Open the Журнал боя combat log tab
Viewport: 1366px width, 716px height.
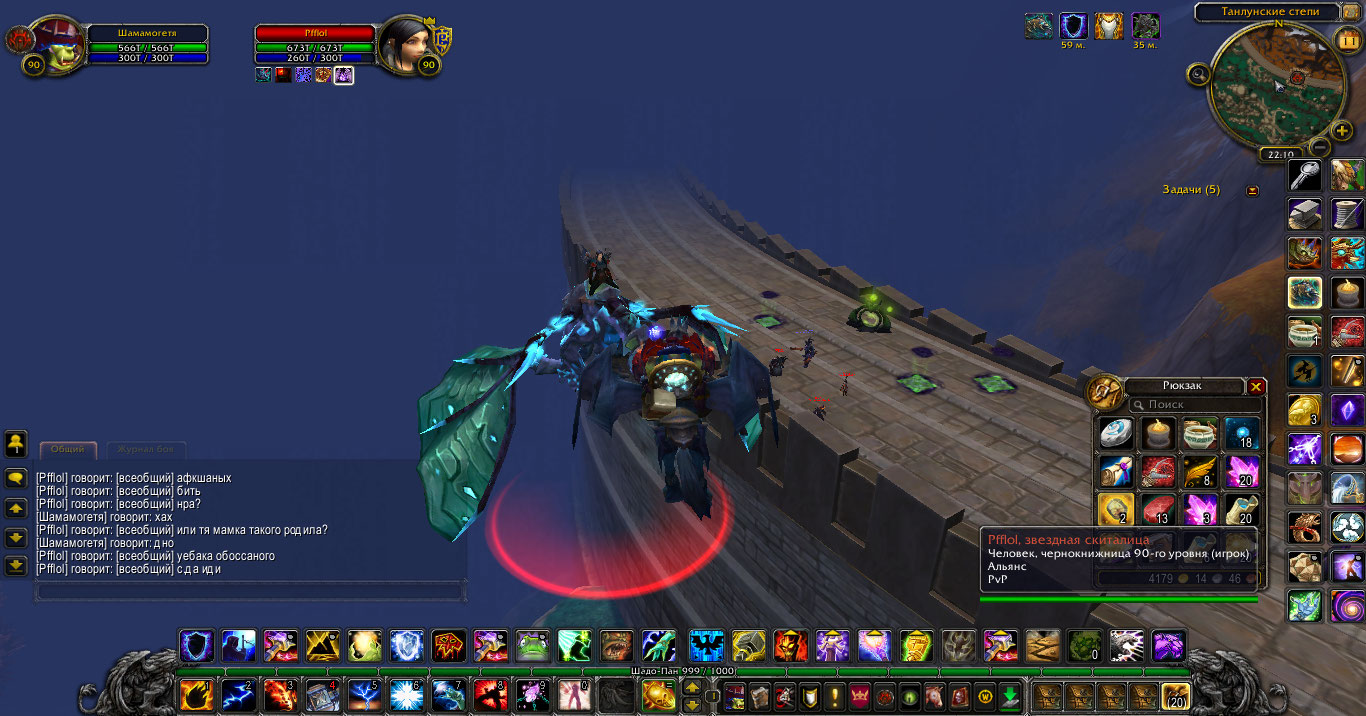(146, 450)
